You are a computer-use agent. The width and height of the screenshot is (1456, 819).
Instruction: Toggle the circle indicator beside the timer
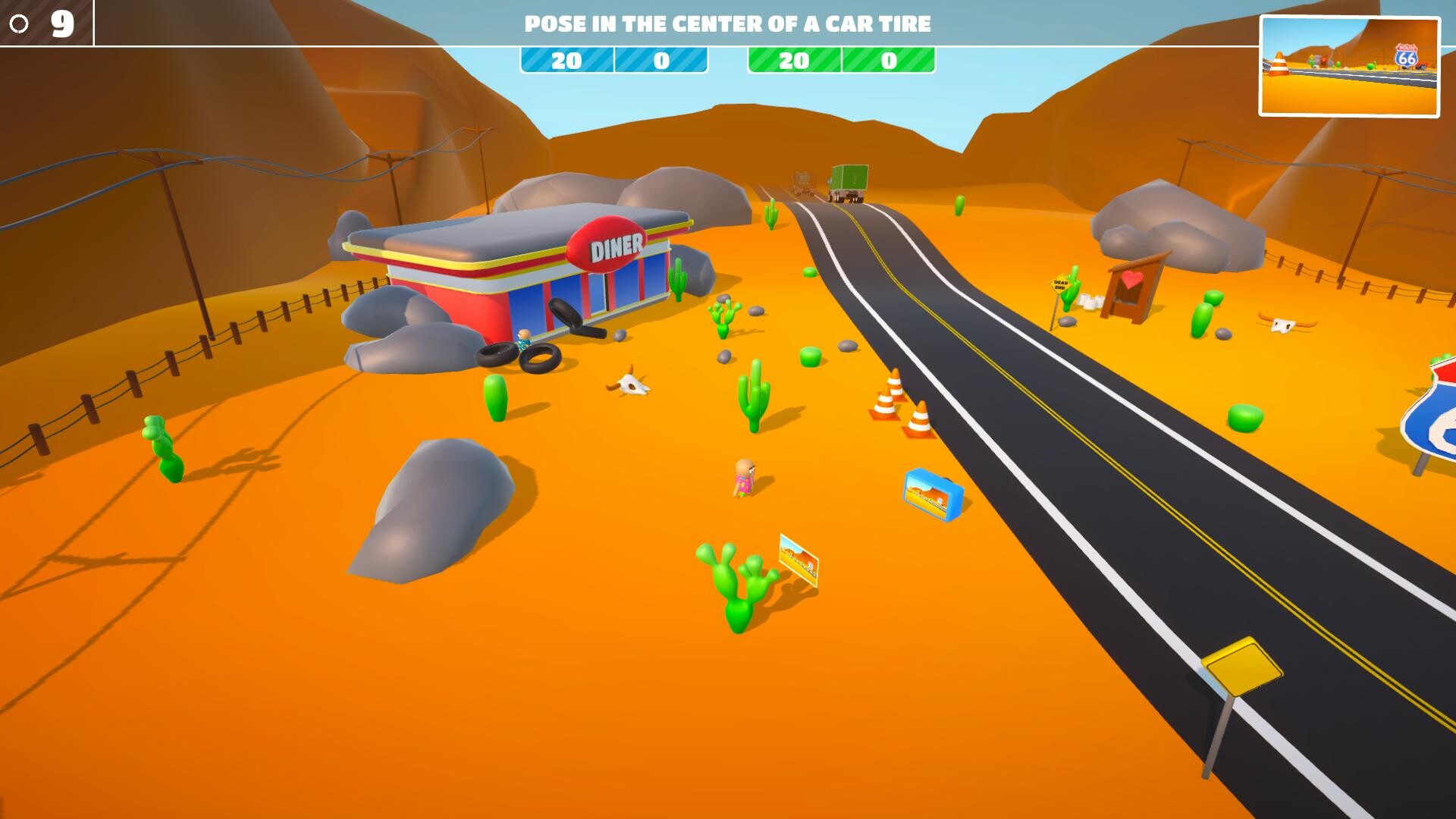pos(19,23)
